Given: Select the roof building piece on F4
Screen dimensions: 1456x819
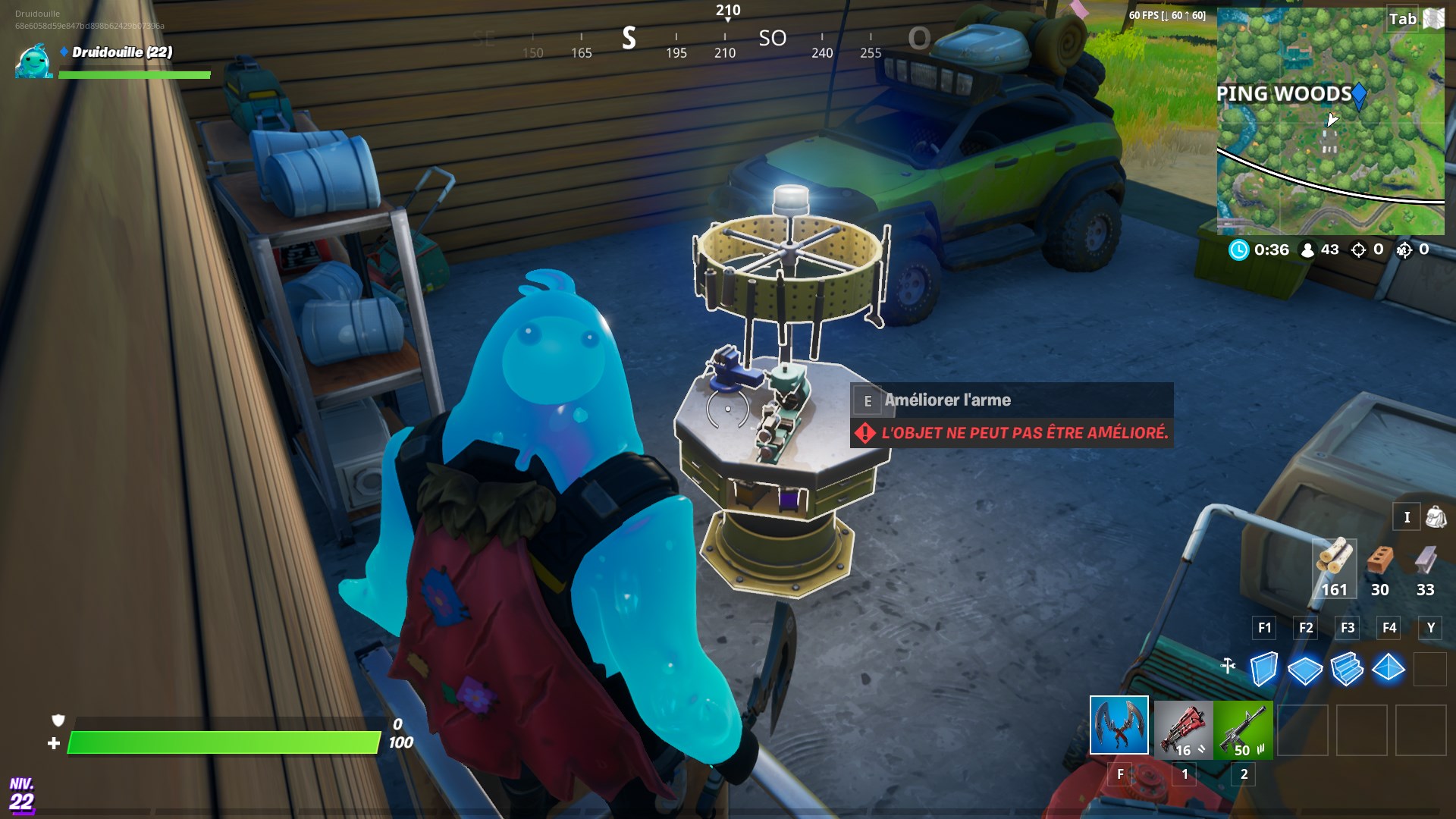Looking at the screenshot, I should pos(1390,667).
